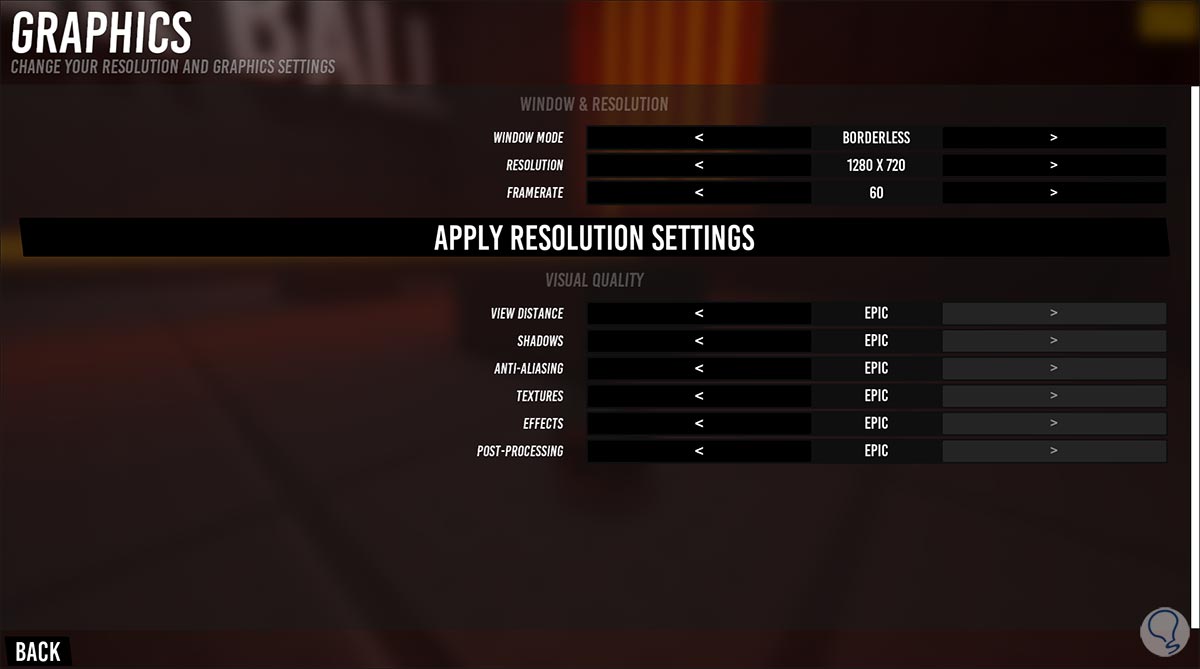Lower the Framerate value
The height and width of the screenshot is (669, 1200).
(x=699, y=193)
